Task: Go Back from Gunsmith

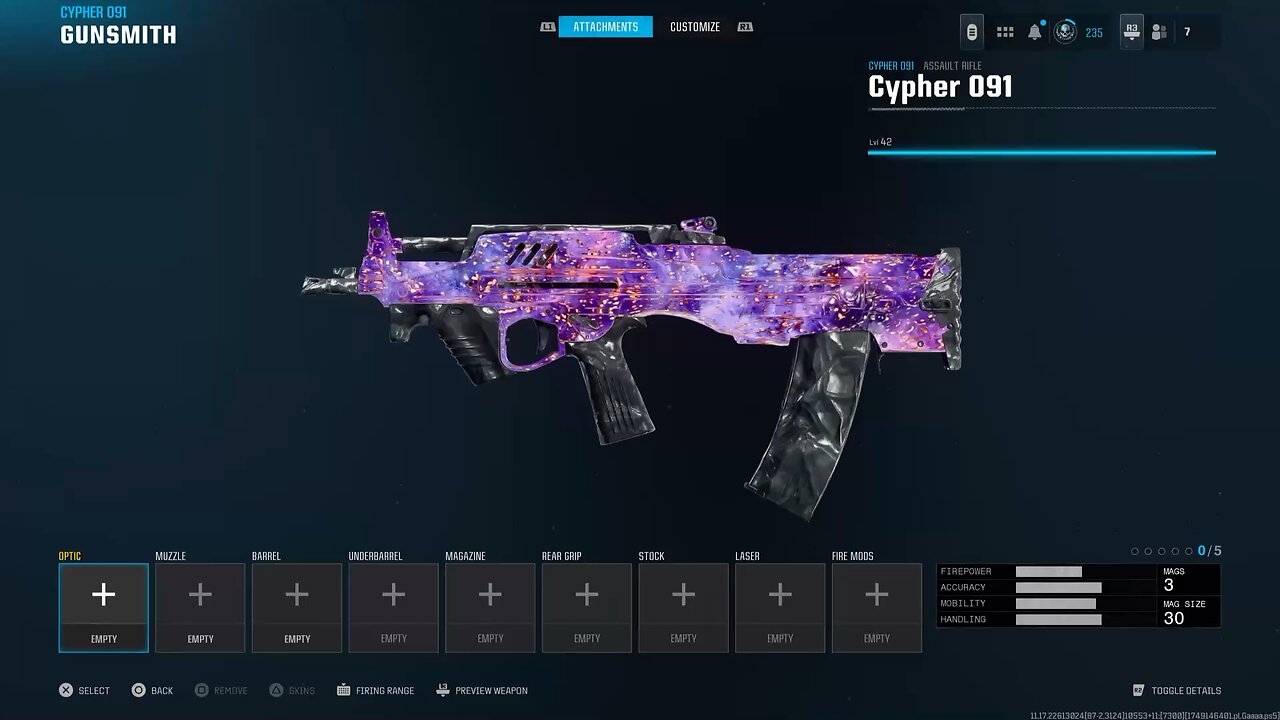Action: click(x=152, y=690)
